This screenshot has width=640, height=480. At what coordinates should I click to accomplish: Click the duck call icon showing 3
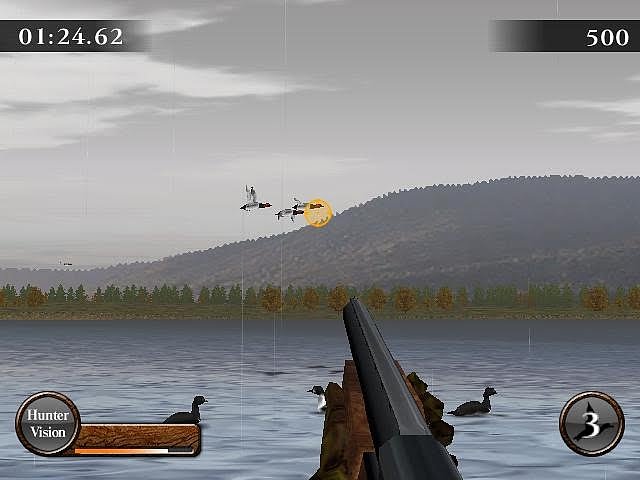coord(591,424)
